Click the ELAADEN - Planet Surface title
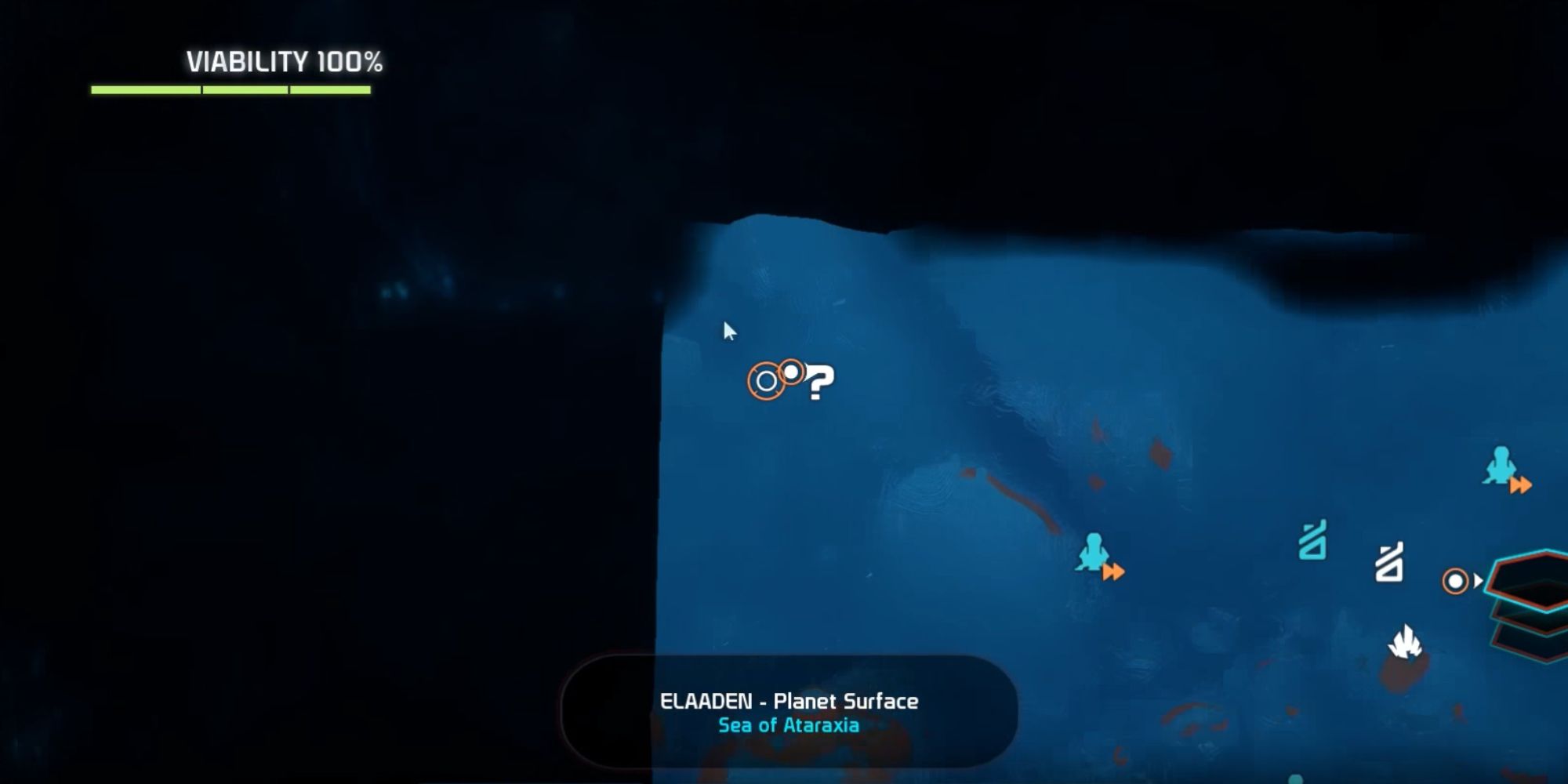Image resolution: width=1568 pixels, height=784 pixels. point(788,702)
